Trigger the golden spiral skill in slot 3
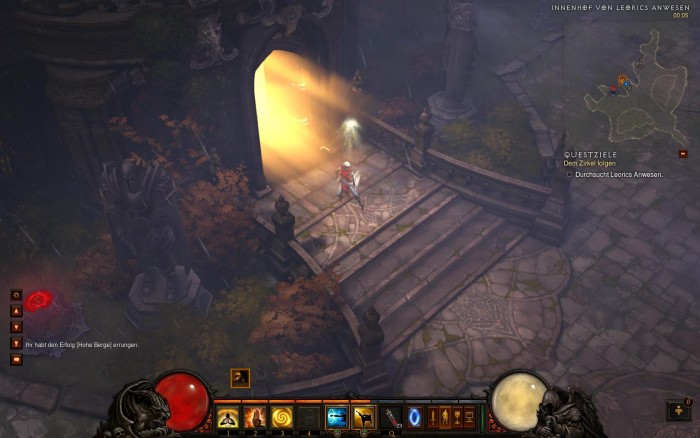700x438 pixels. pos(282,417)
